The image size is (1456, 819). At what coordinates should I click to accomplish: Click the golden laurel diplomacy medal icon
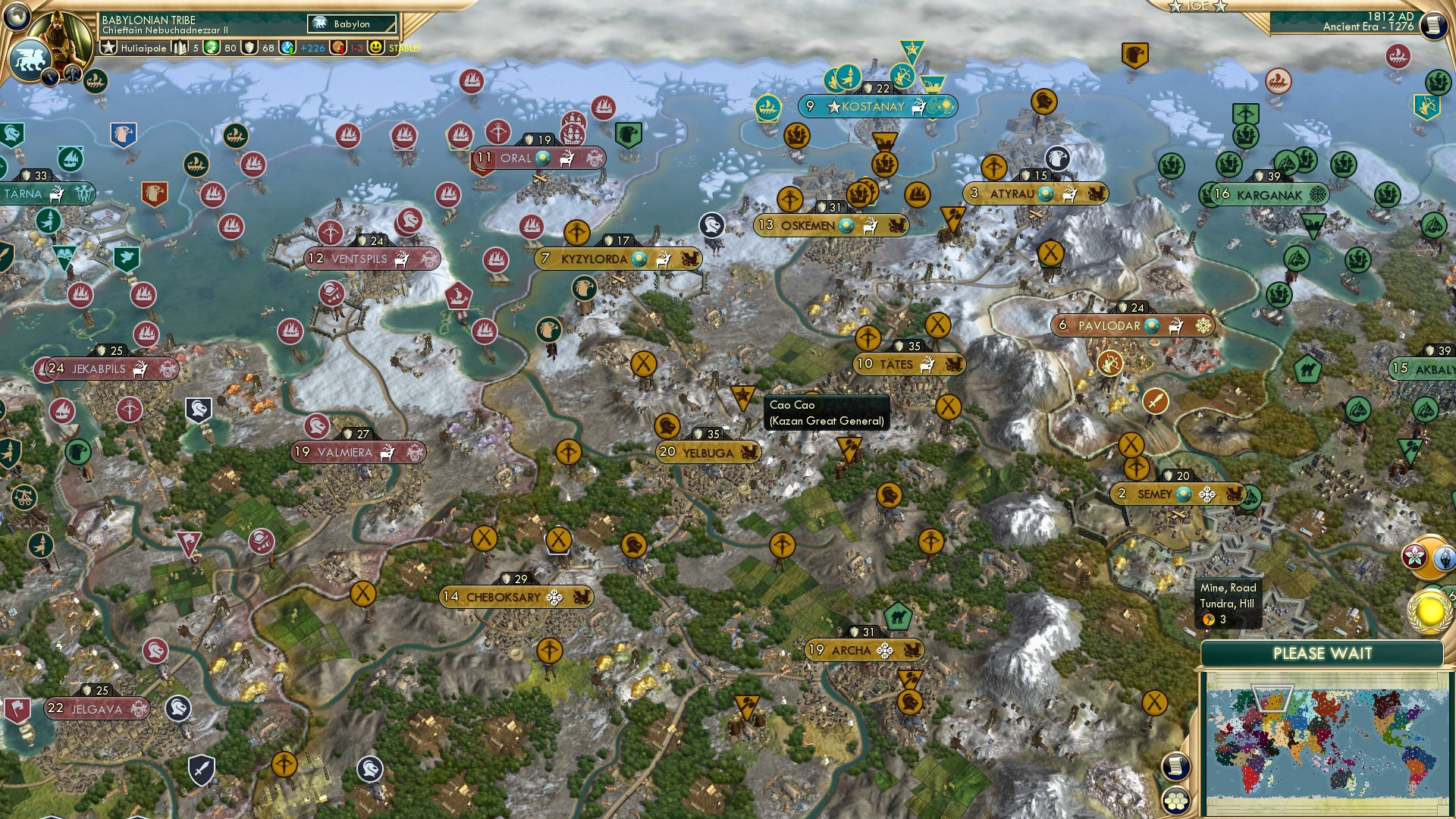(1429, 611)
